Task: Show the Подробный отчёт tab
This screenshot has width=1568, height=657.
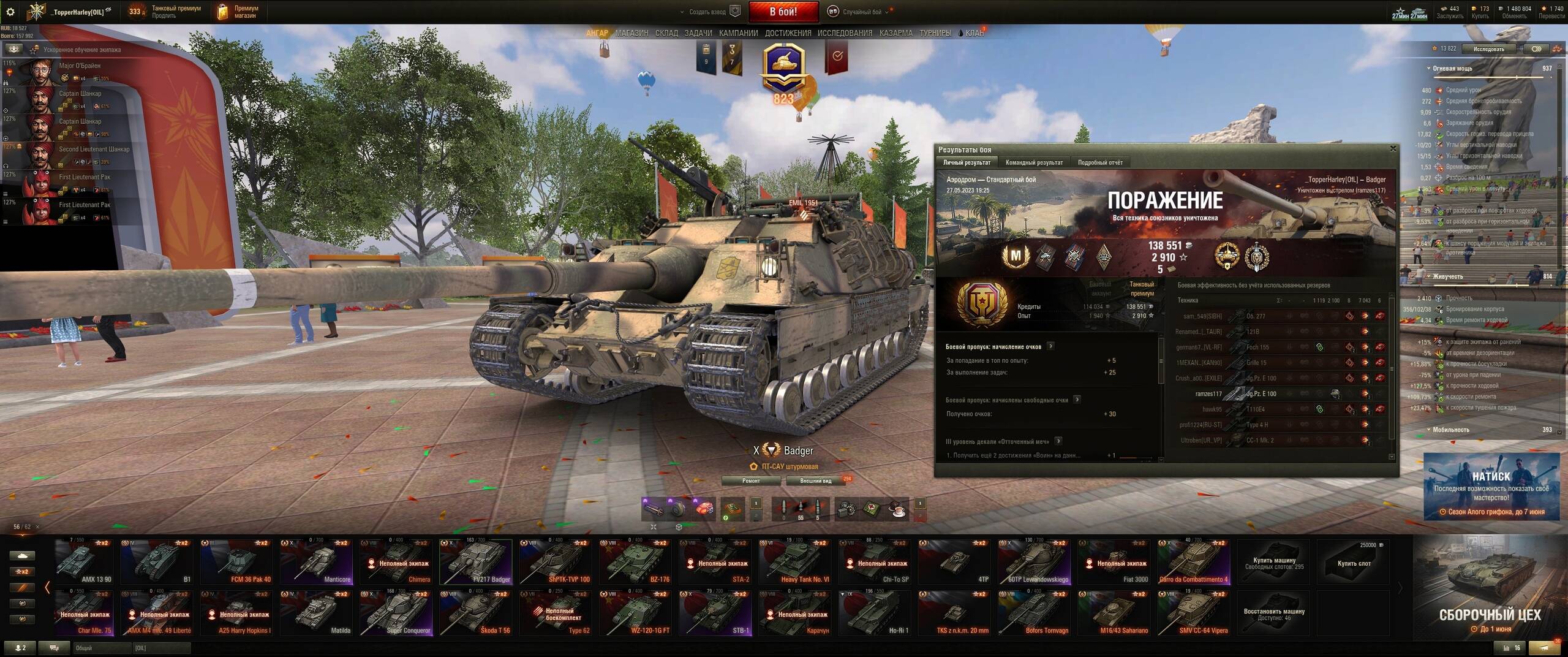Action: (x=1100, y=162)
